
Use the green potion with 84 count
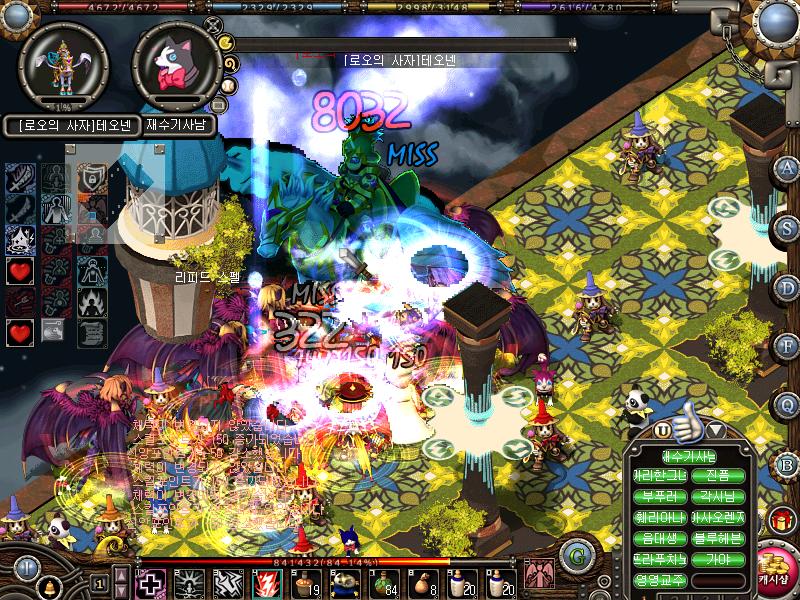378,582
